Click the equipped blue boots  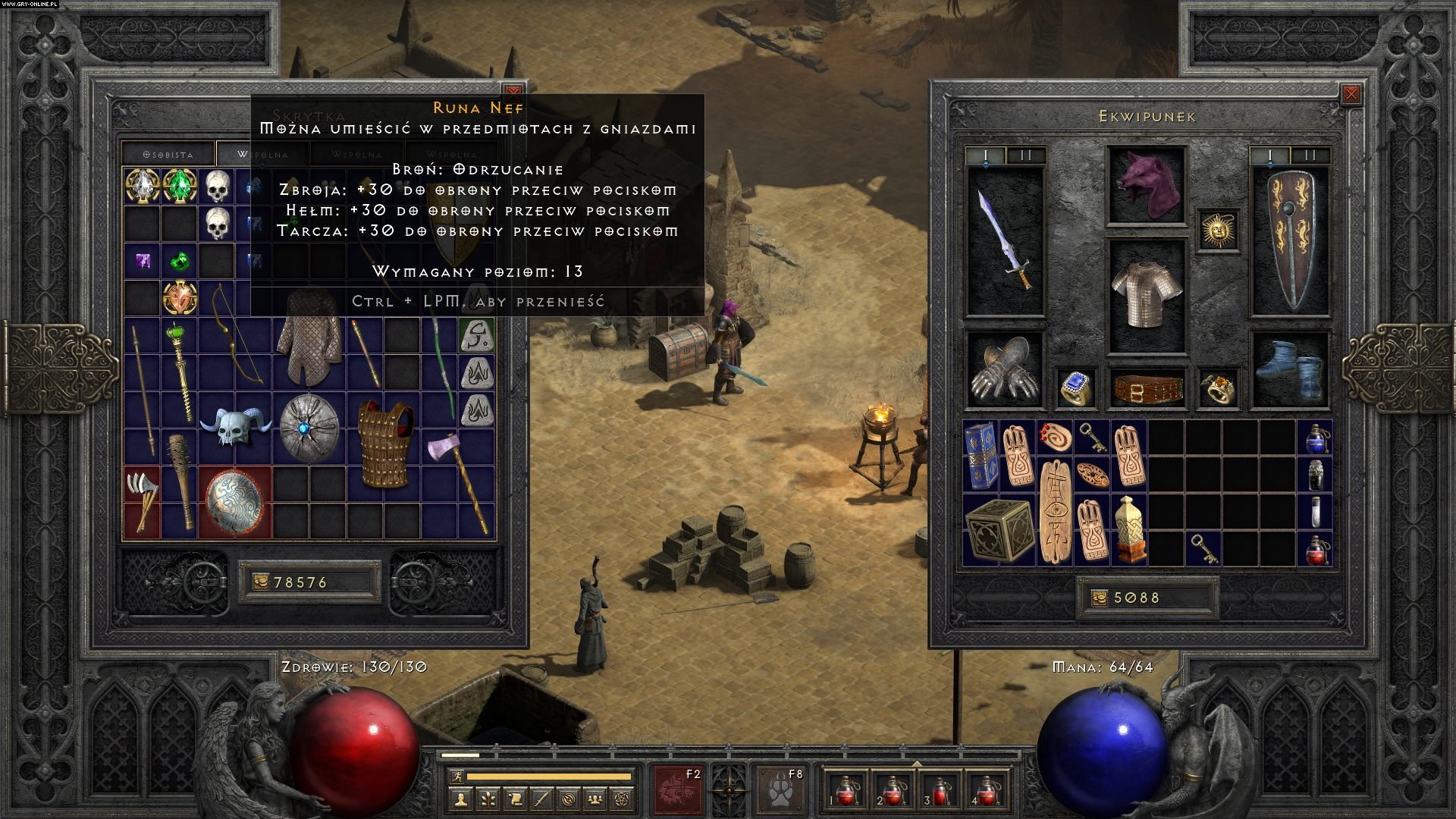coord(1288,369)
